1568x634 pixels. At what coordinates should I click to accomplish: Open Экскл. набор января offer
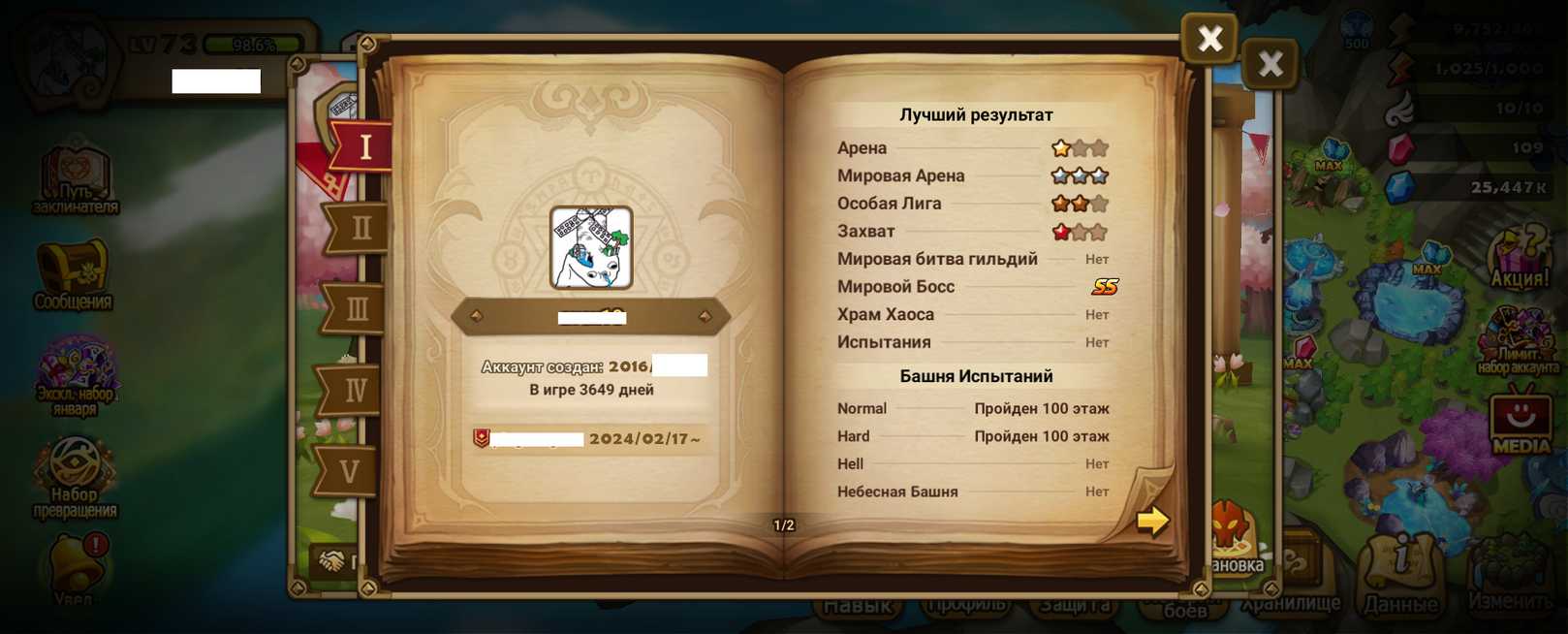pyautogui.click(x=76, y=374)
